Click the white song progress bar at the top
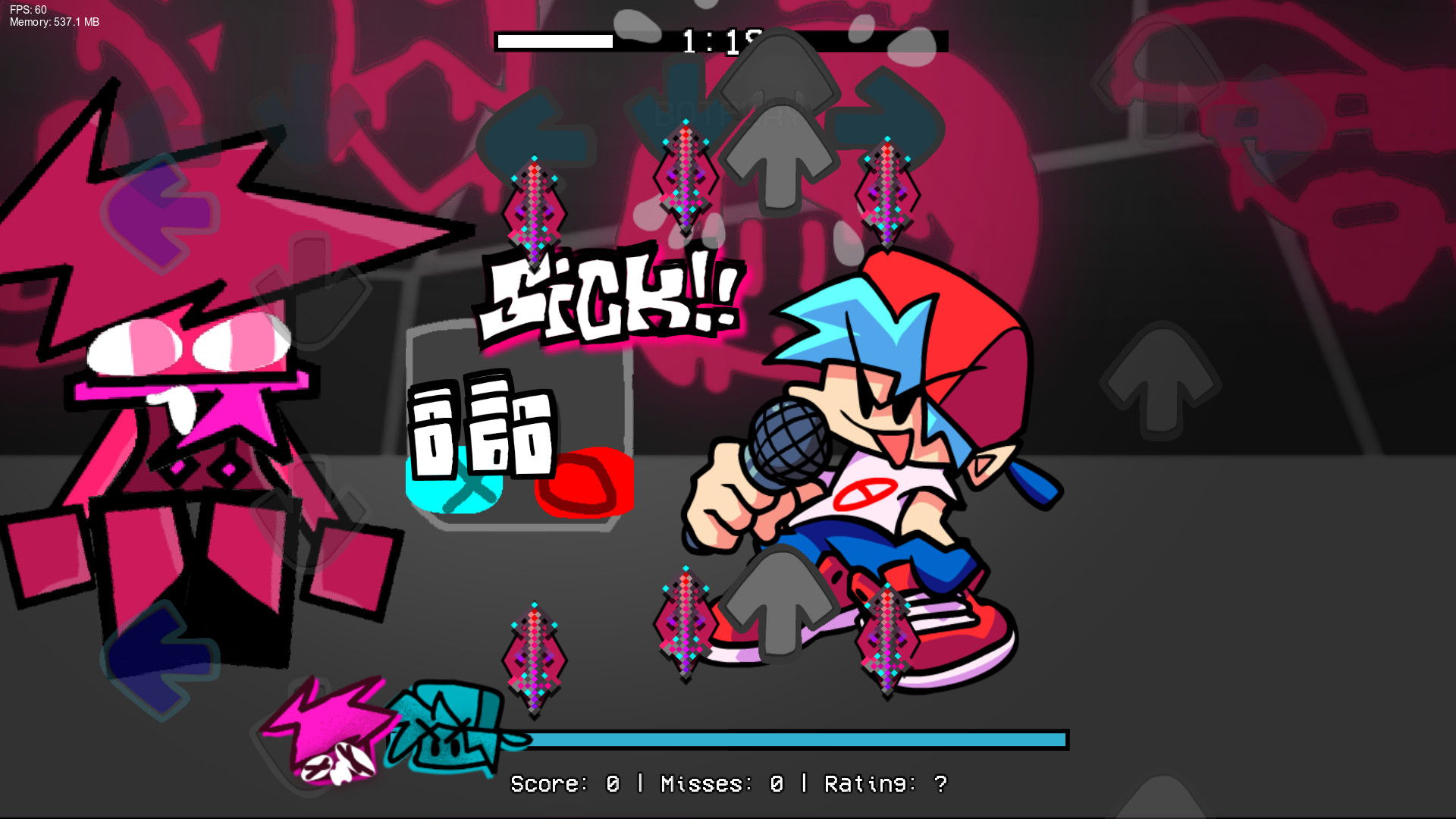1456x819 pixels. pyautogui.click(x=554, y=42)
